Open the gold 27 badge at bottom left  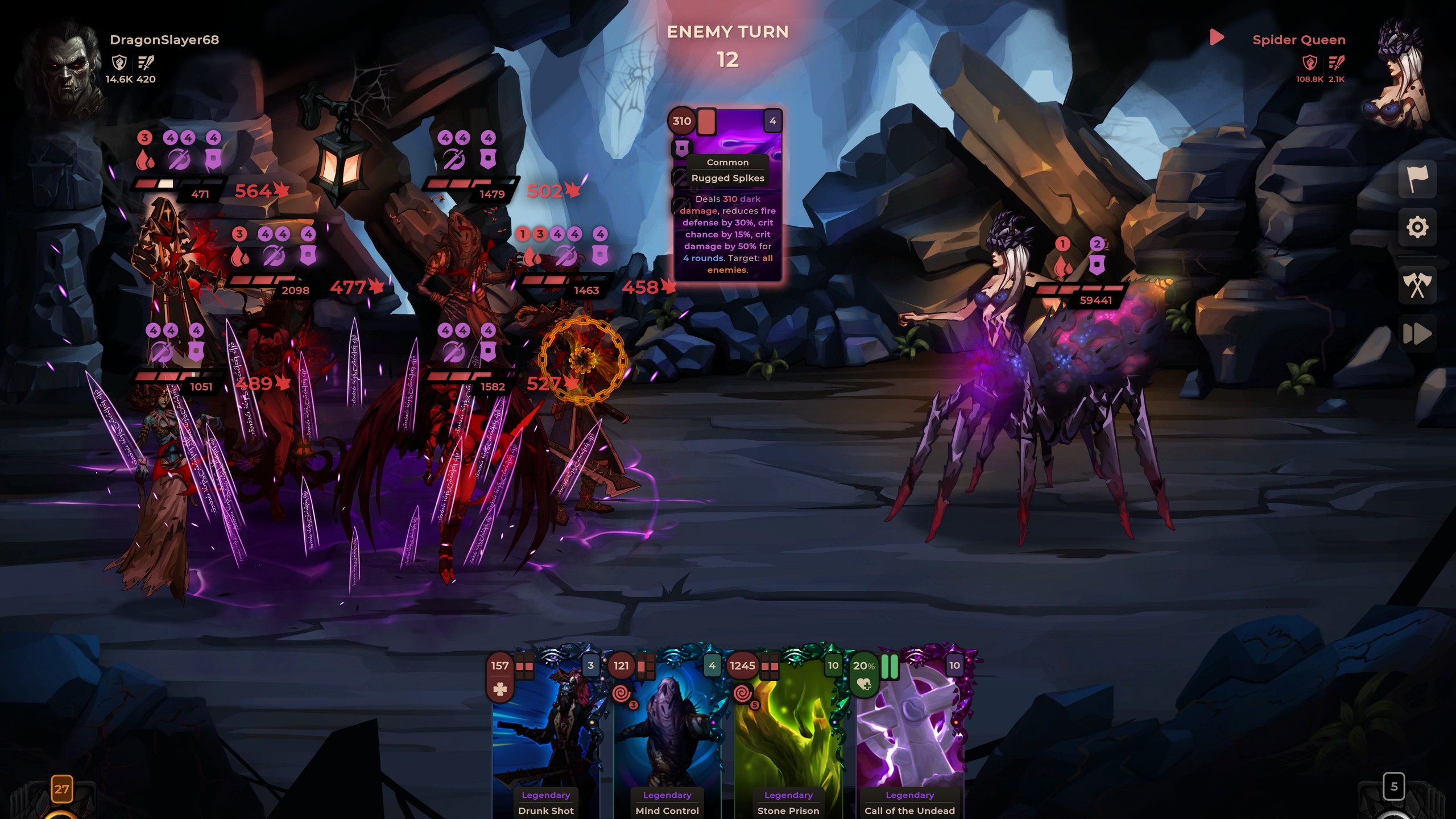pyautogui.click(x=61, y=788)
